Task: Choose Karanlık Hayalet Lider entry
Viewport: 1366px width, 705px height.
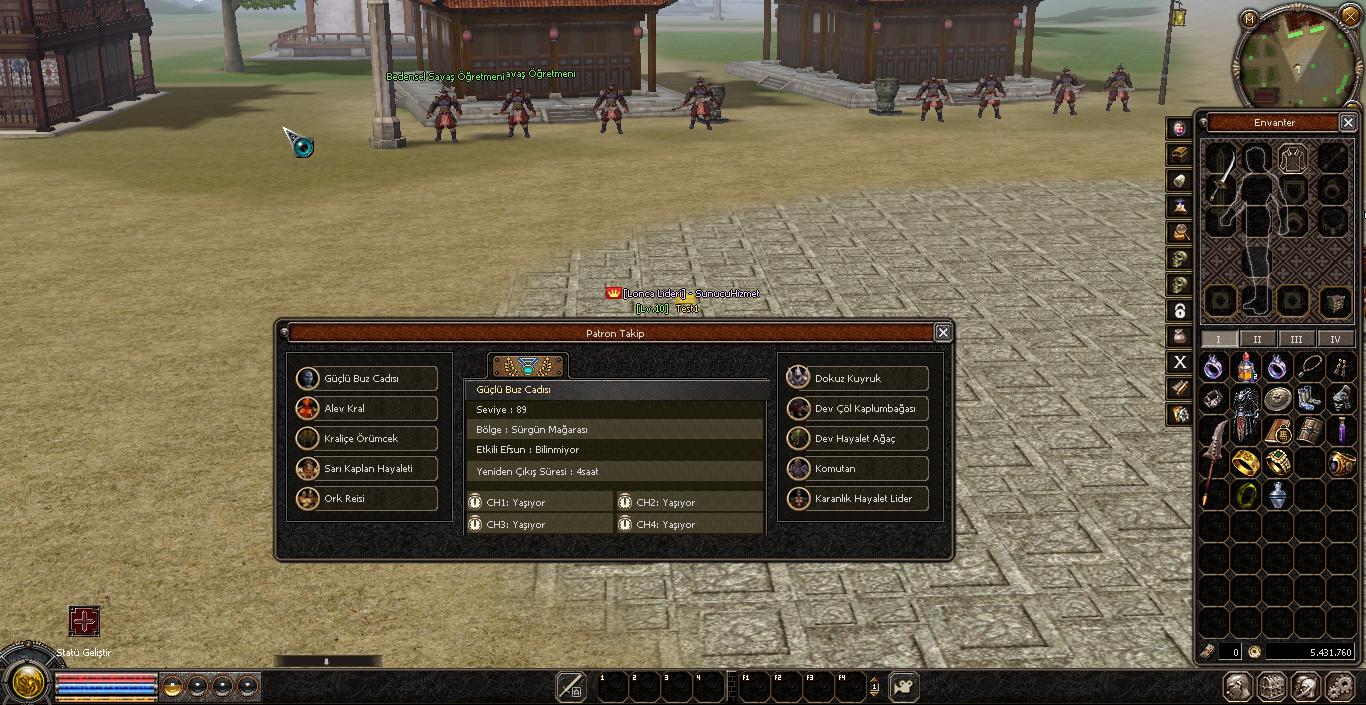Action: click(x=858, y=499)
